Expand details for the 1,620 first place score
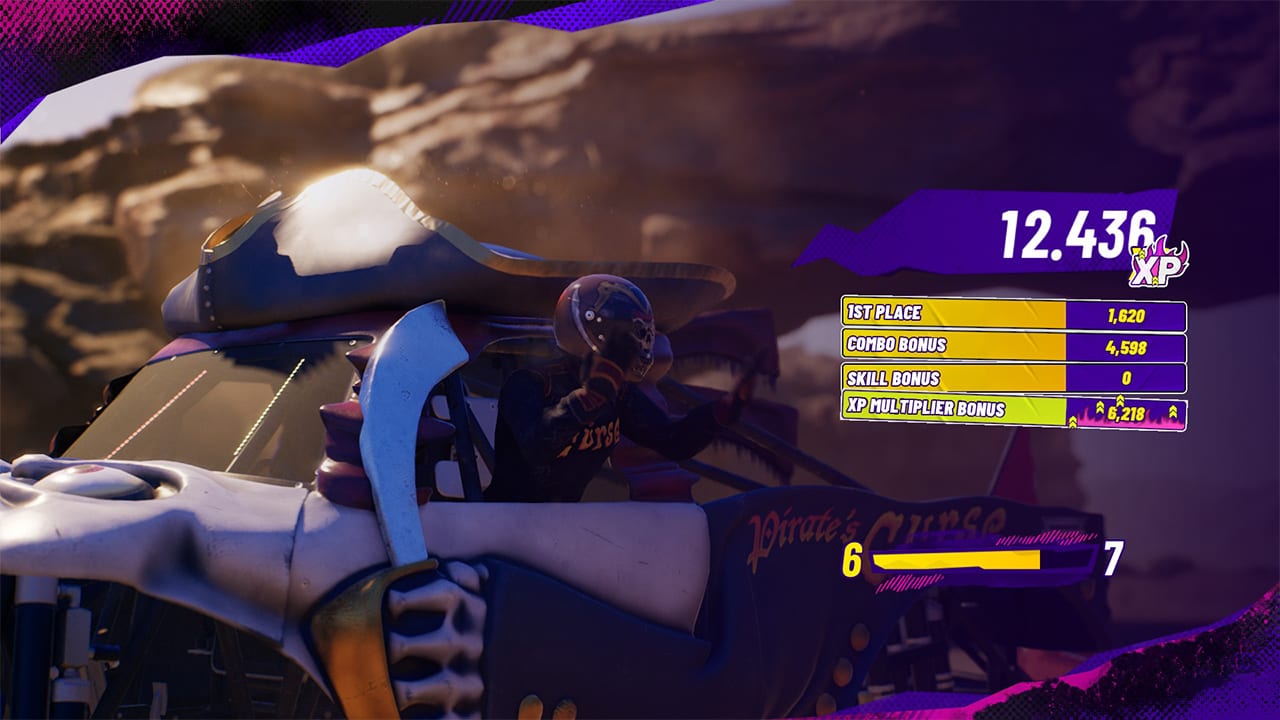 coord(1127,314)
